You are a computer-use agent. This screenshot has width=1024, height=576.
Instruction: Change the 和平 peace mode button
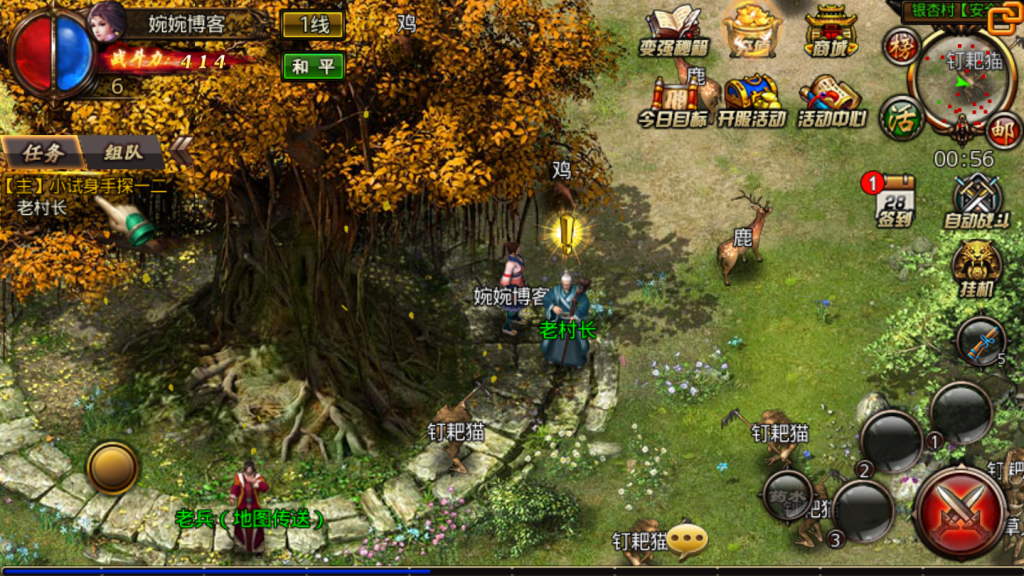click(313, 66)
